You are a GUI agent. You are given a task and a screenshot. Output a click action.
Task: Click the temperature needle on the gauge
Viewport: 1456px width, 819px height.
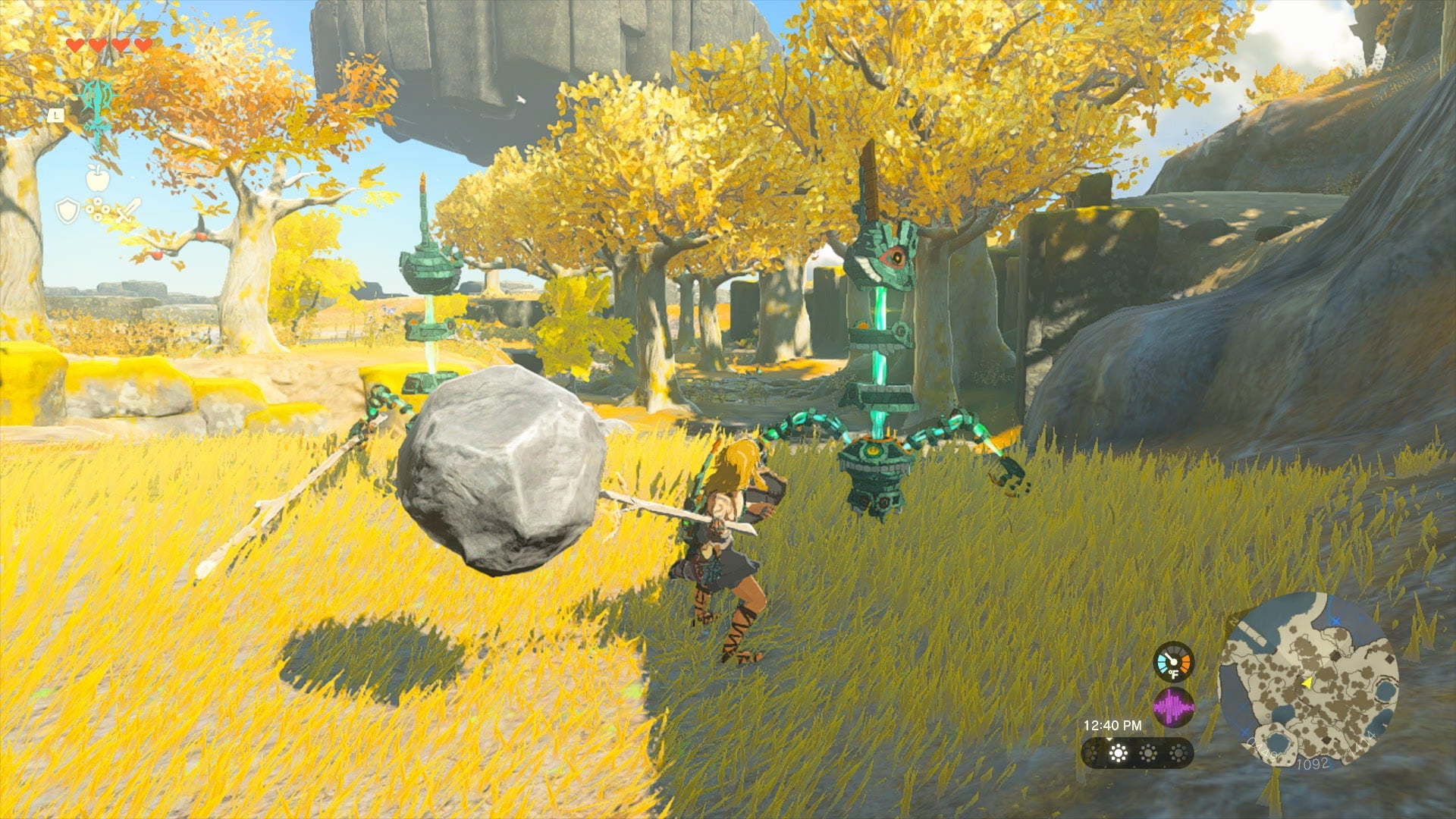(1169, 658)
